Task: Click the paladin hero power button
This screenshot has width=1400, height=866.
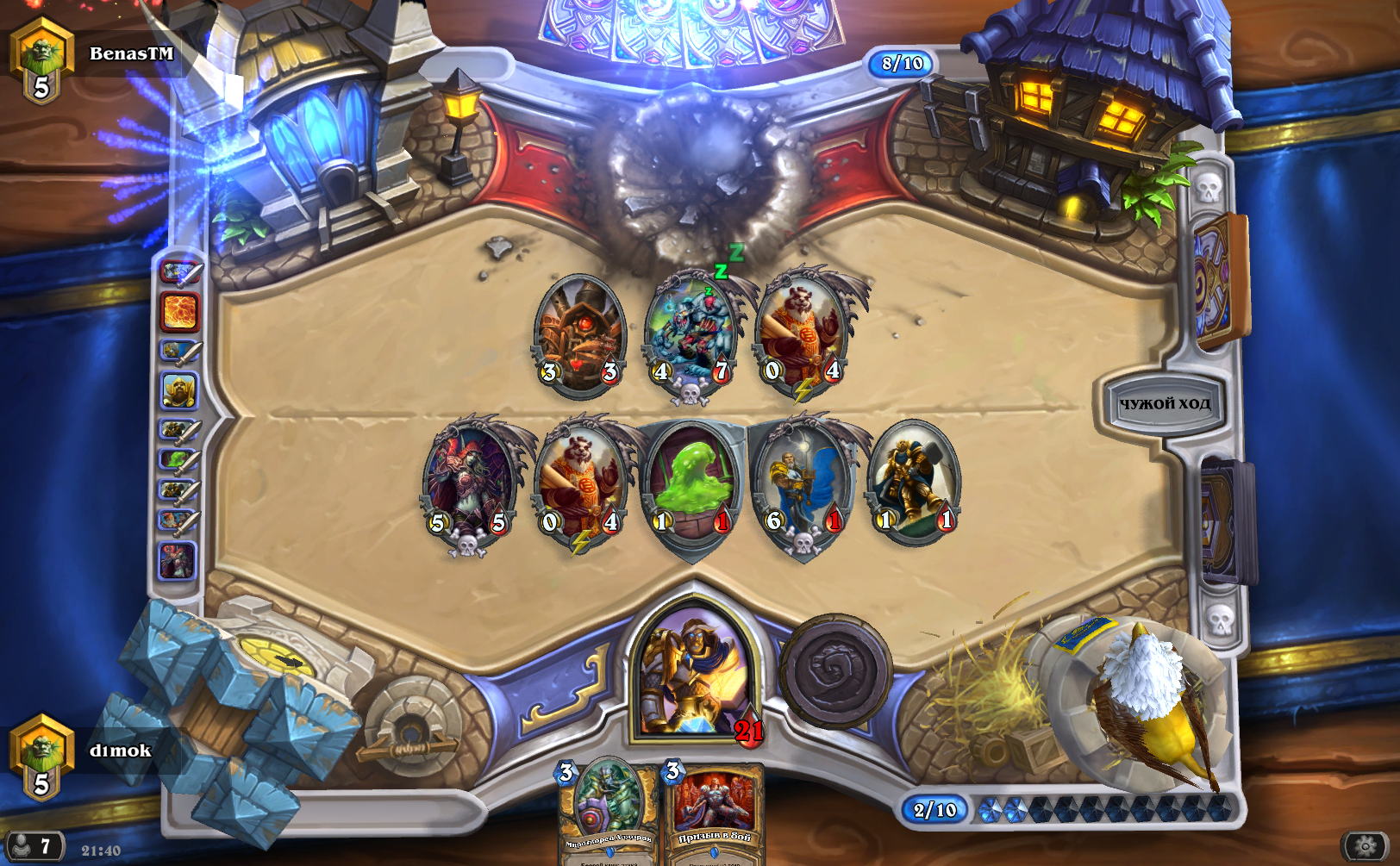Action: [834, 670]
